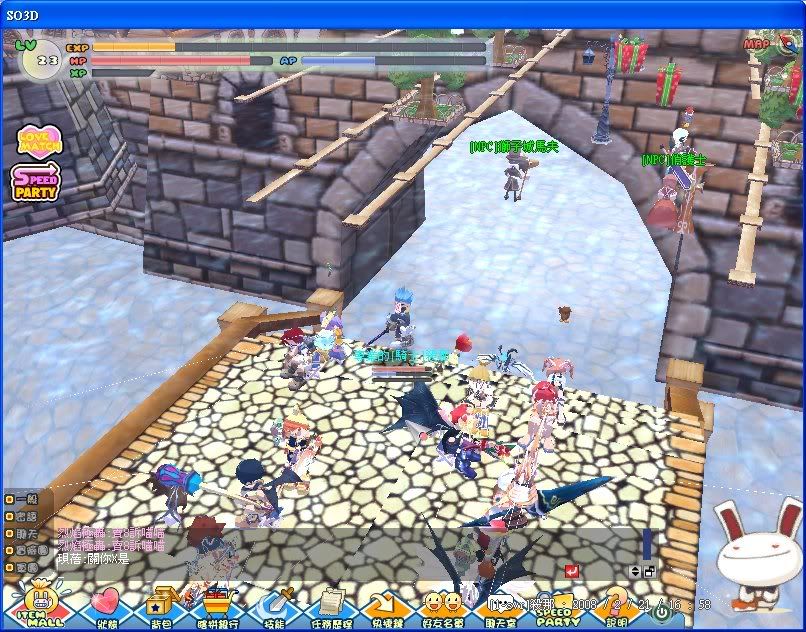806x632 pixels.
Task: Show the 好友名單 friends list
Action: [x=443, y=604]
